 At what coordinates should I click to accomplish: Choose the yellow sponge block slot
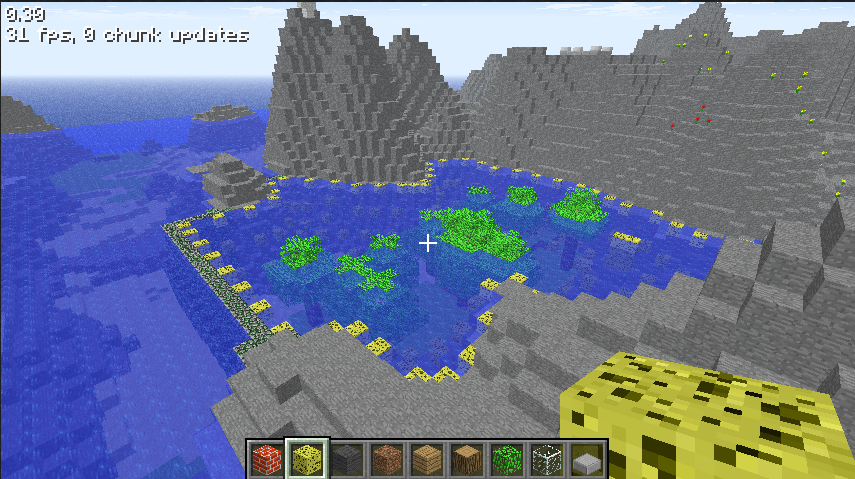[307, 460]
